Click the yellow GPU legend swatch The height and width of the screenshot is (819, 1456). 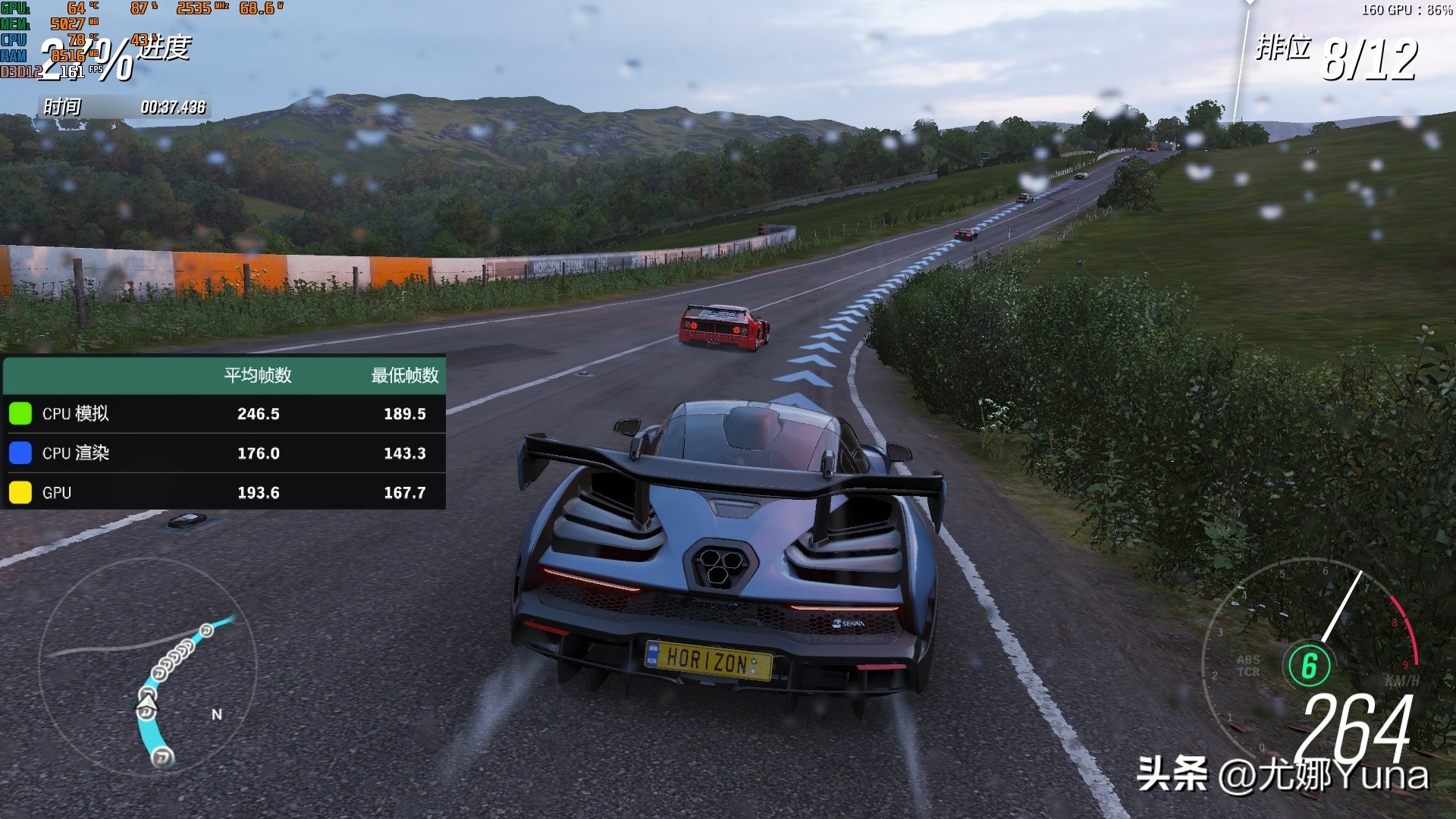point(20,493)
